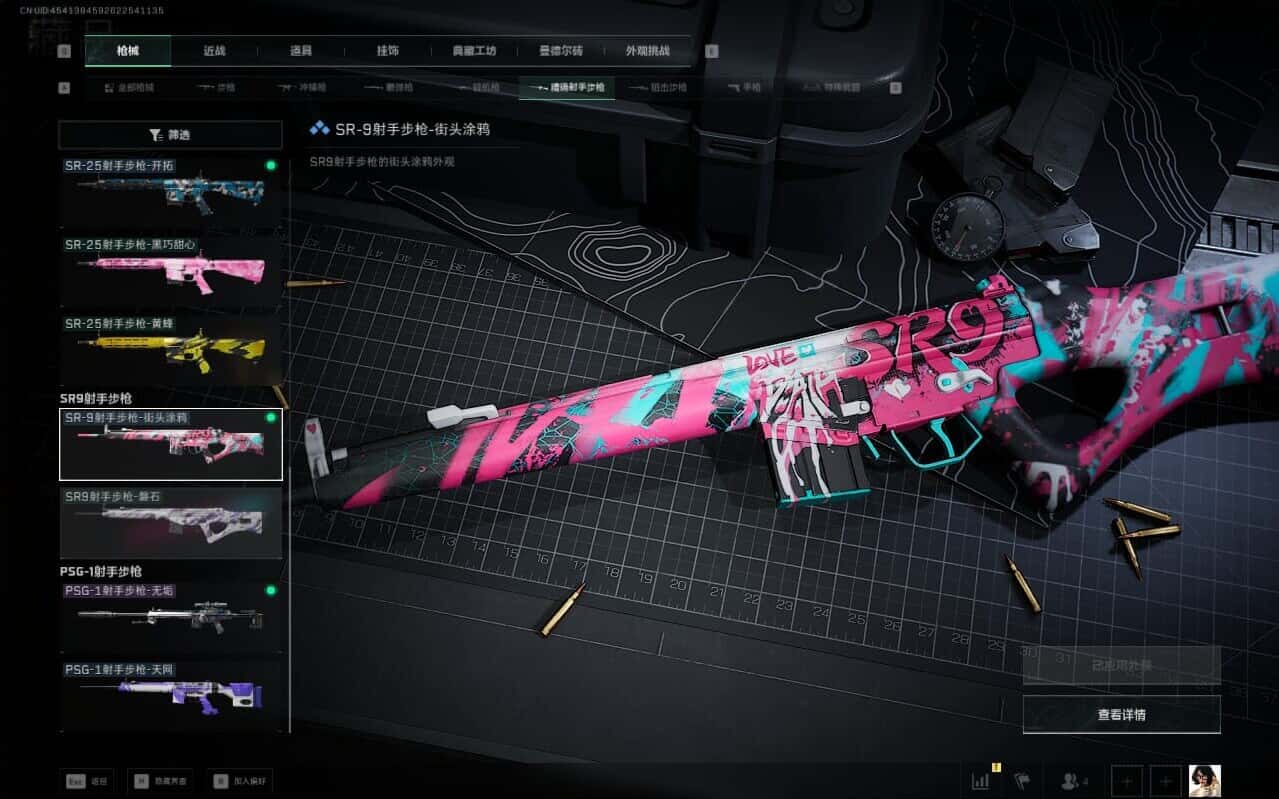Open the 筛选 filter button
This screenshot has height=799, width=1279.
[x=170, y=135]
